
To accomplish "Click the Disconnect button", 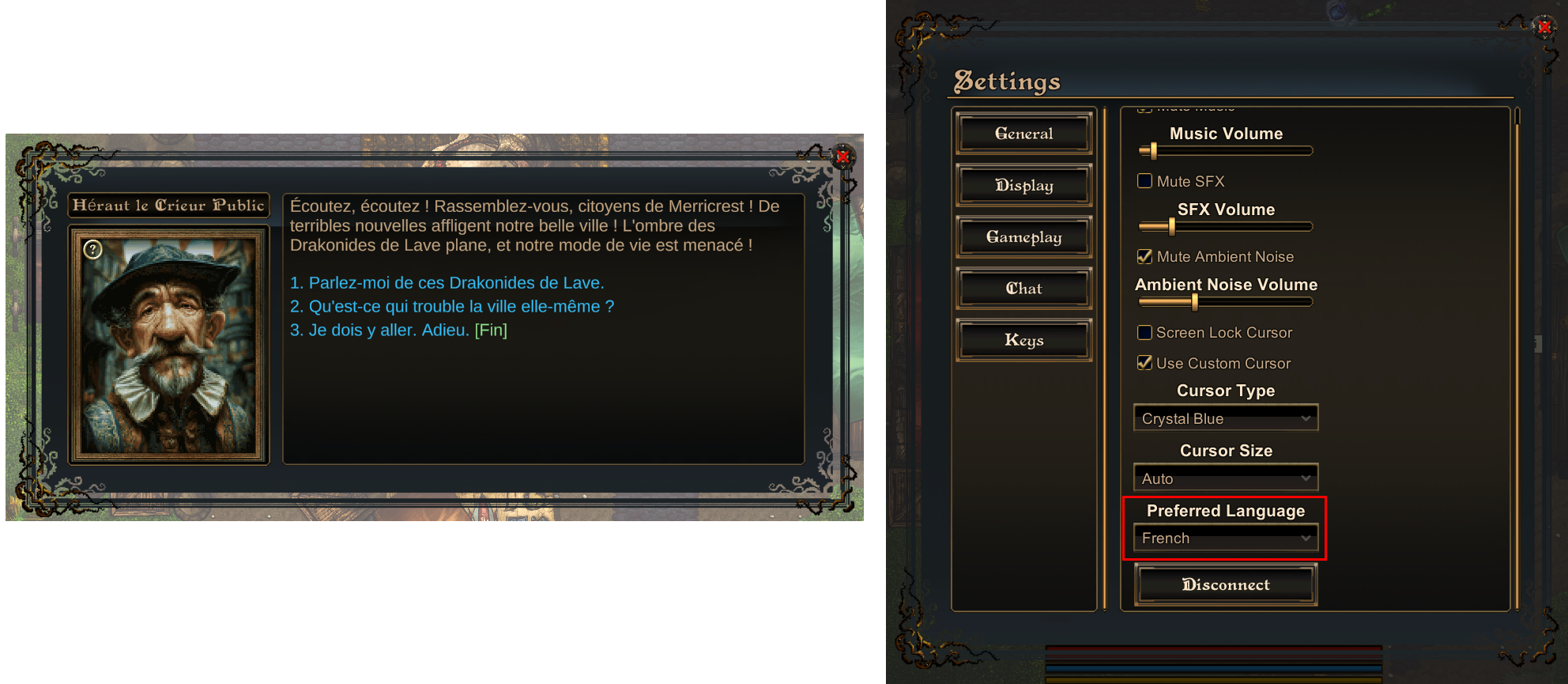I will (x=1225, y=585).
